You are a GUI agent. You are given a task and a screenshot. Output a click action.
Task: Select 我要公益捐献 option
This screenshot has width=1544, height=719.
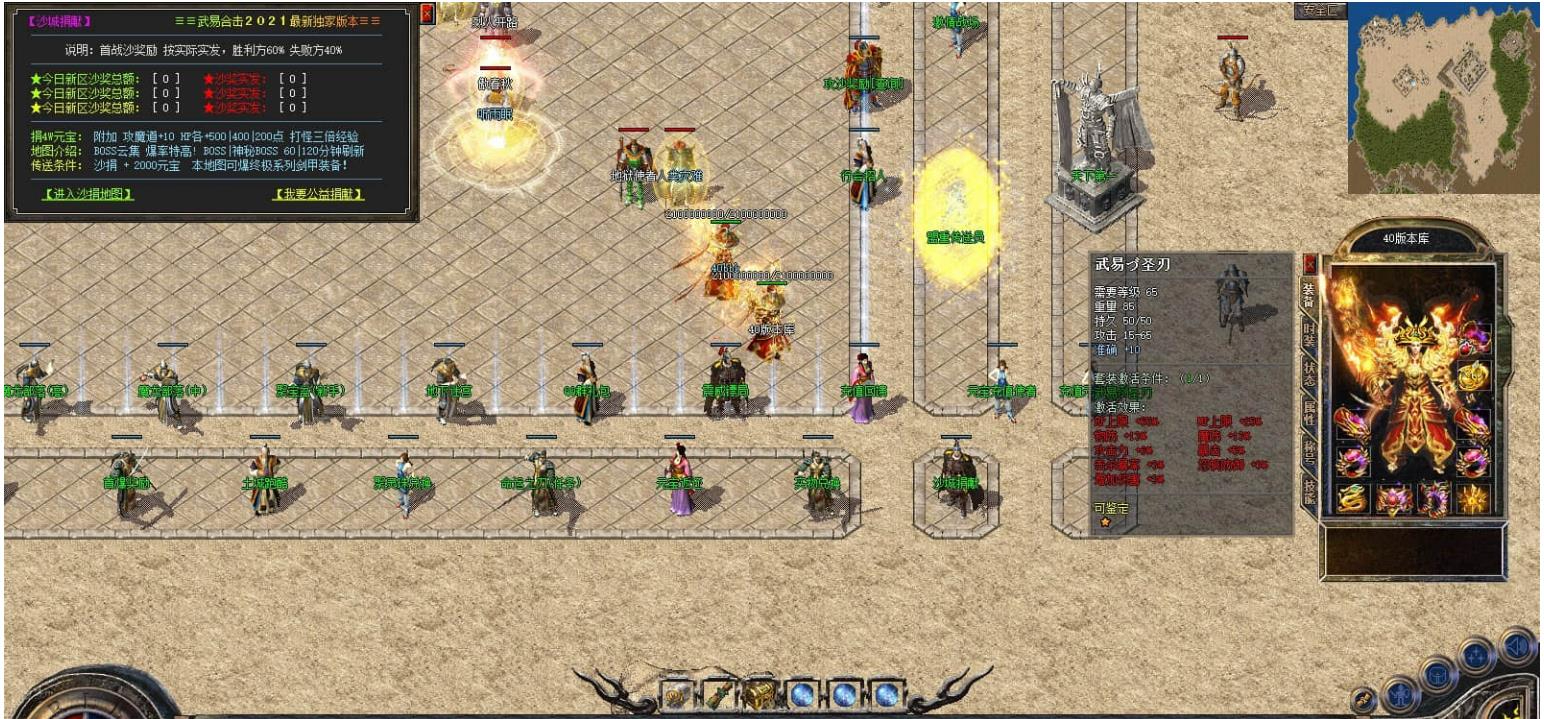point(319,194)
